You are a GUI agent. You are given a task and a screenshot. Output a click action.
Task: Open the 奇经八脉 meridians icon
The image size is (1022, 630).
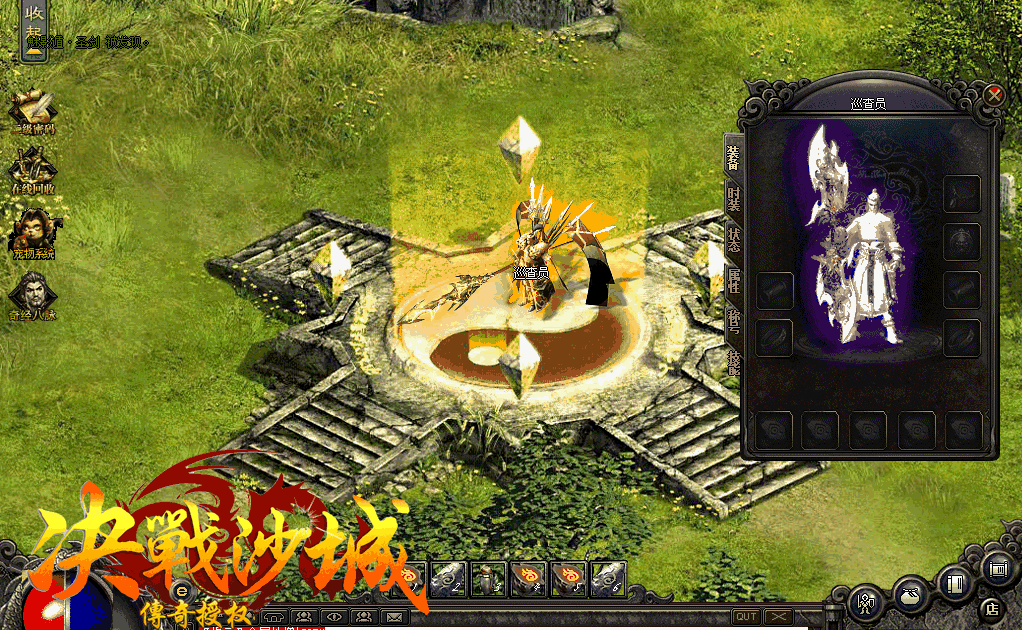[33, 295]
